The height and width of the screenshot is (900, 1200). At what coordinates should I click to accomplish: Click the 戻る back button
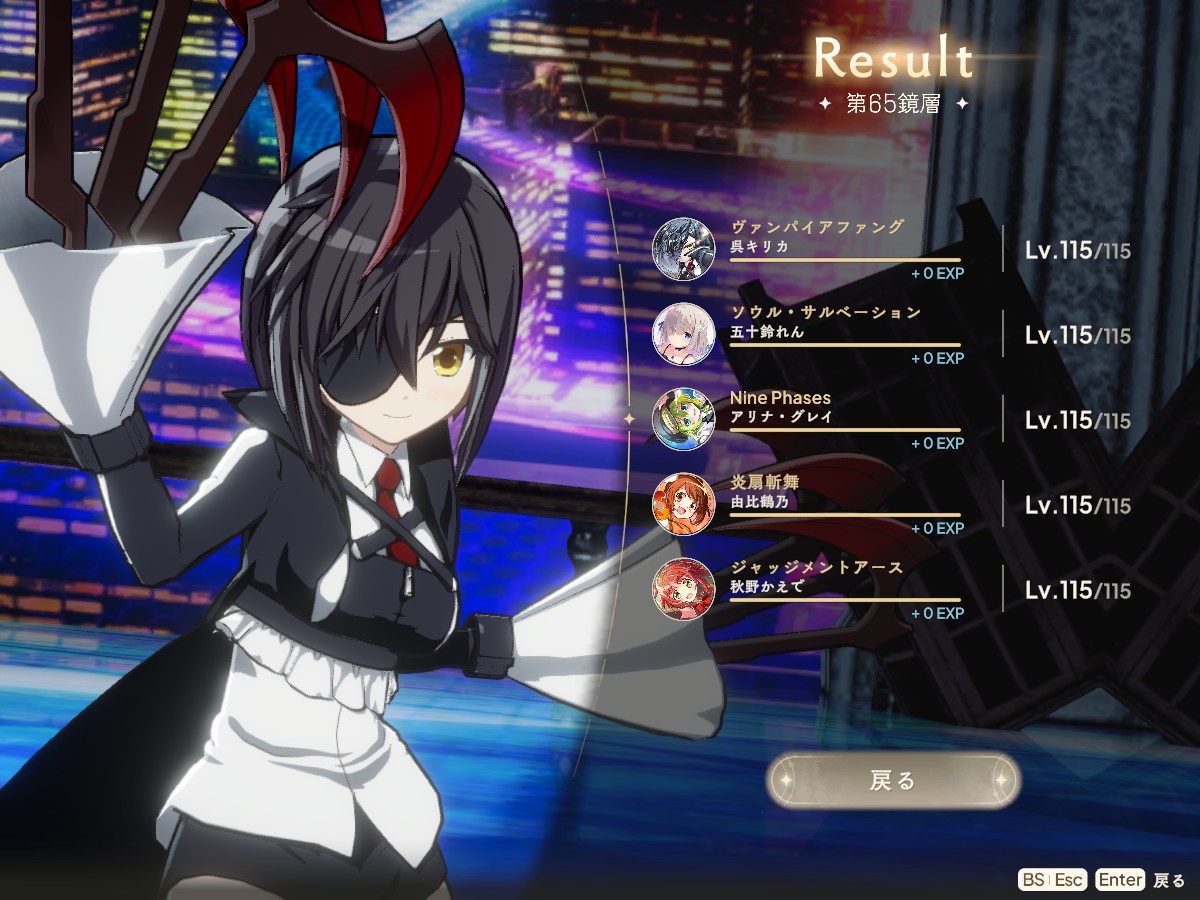(x=893, y=780)
